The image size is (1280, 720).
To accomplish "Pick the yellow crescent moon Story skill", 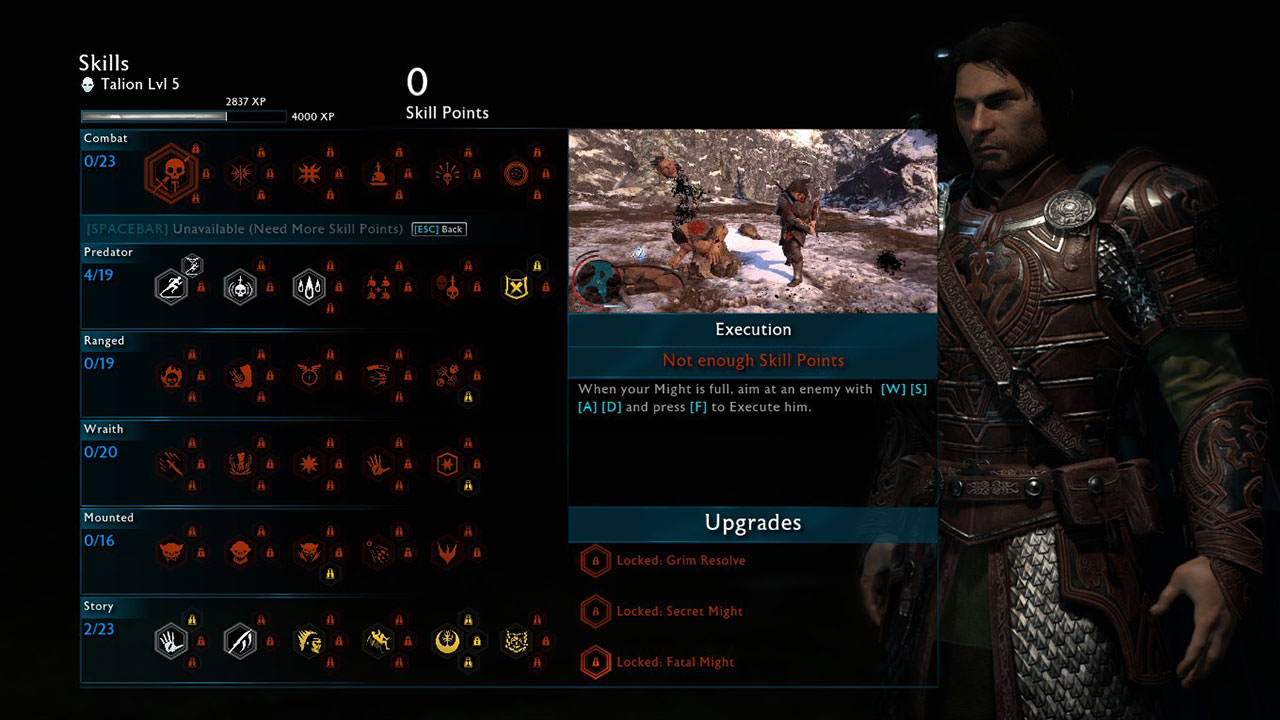I will coord(446,641).
